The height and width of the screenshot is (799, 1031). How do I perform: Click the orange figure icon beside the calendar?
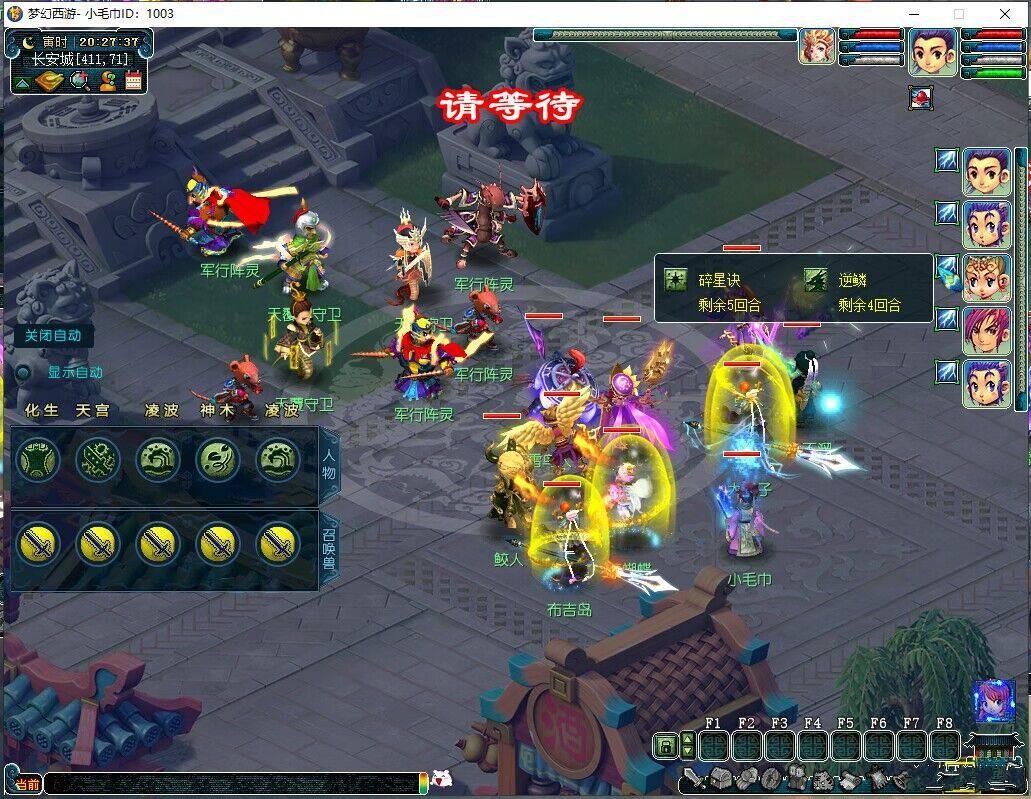click(x=107, y=81)
